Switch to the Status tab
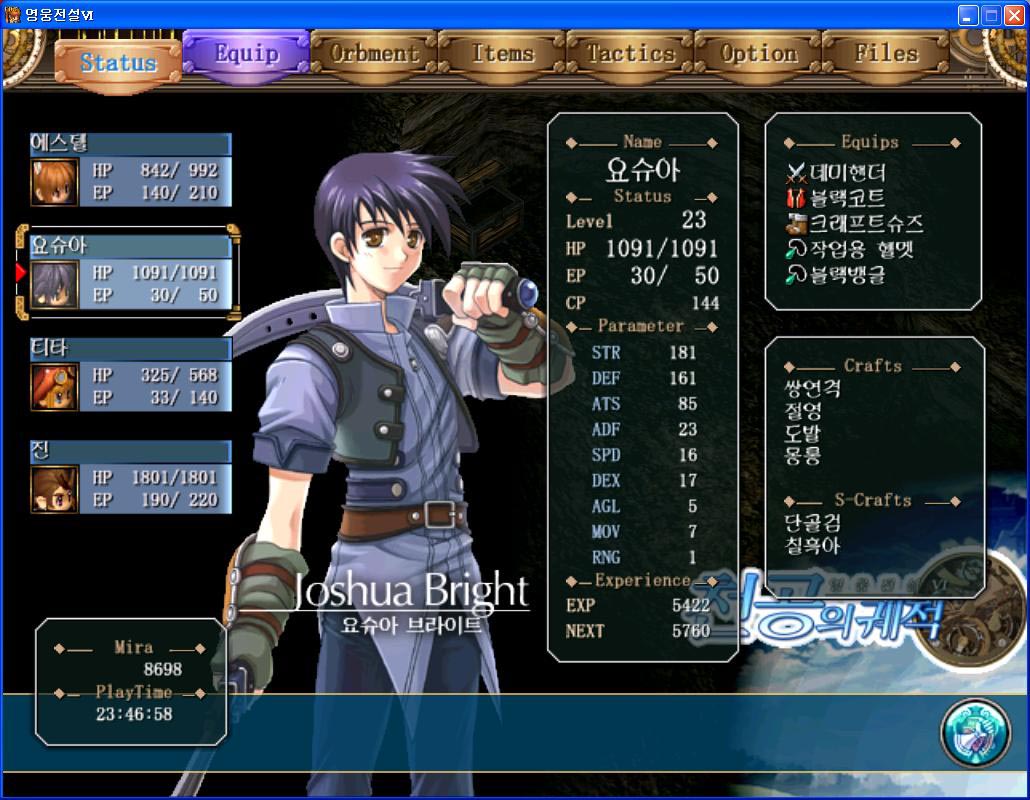Screen dimensions: 1030x800 coord(118,63)
